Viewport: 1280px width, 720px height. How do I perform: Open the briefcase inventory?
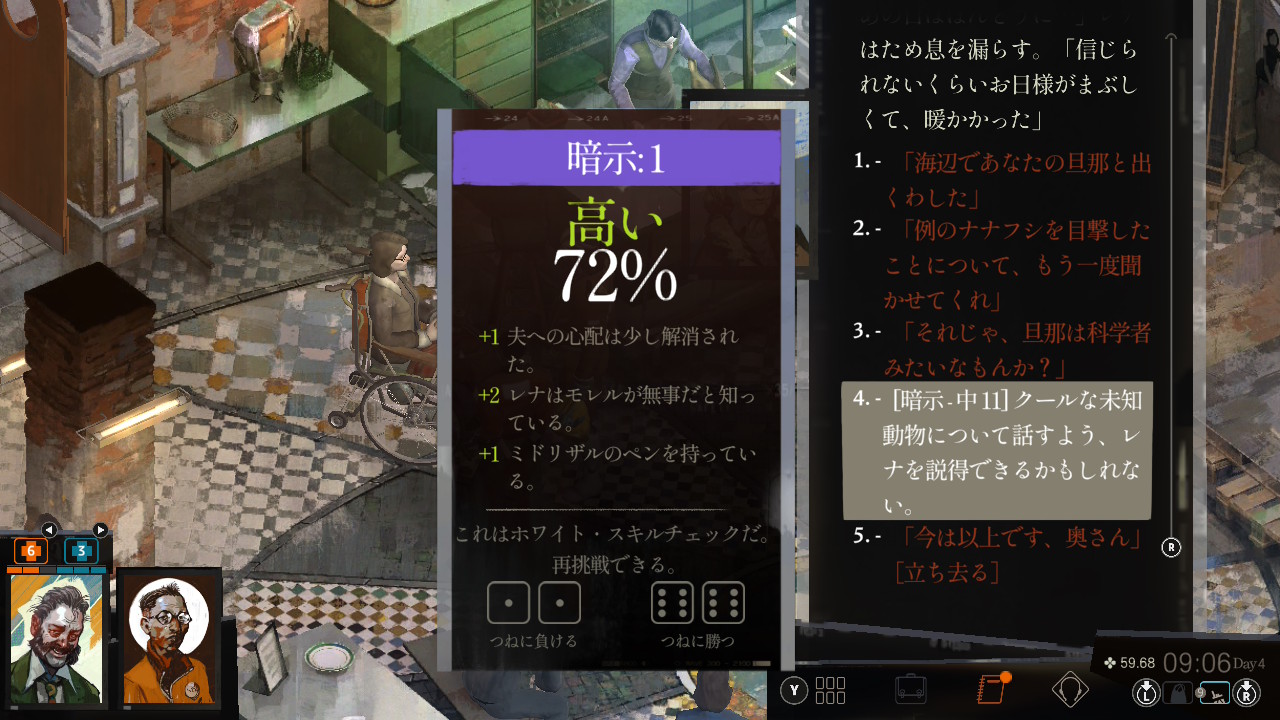point(910,689)
